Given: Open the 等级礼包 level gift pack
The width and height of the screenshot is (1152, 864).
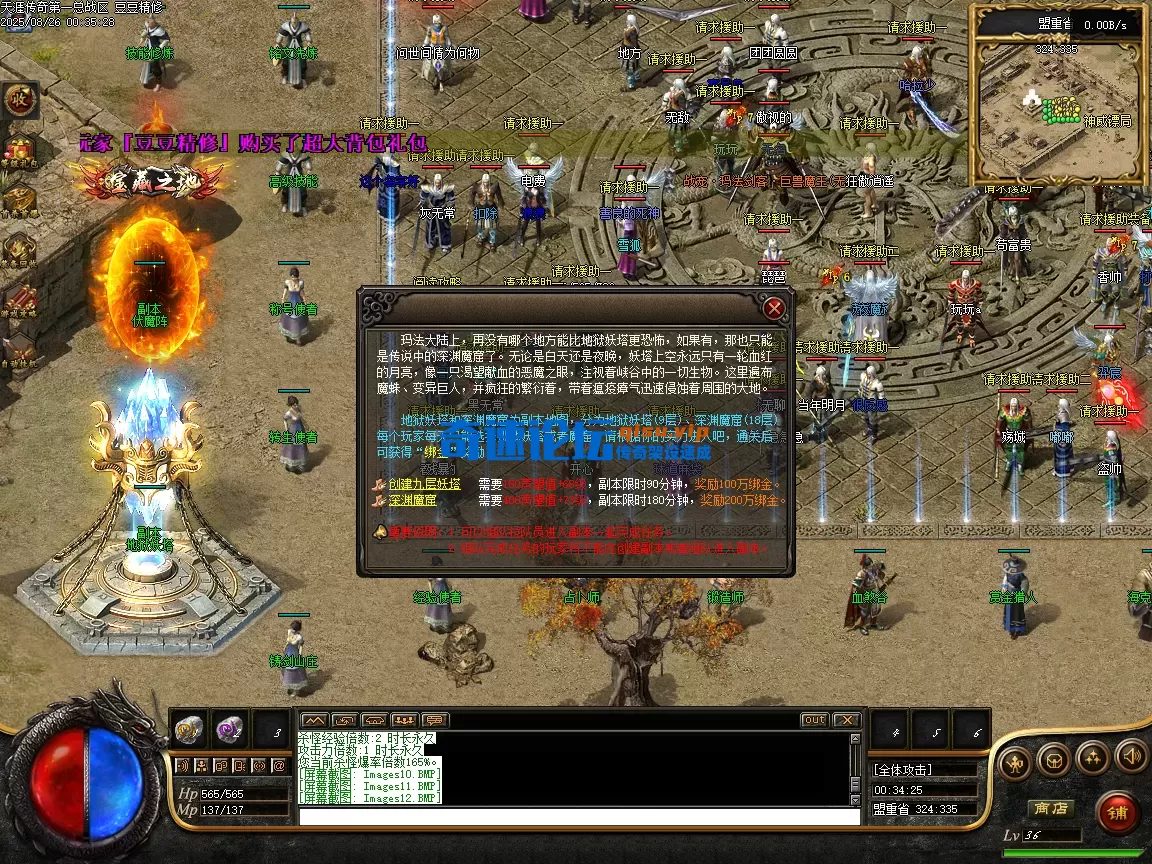Looking at the screenshot, I should (18, 150).
